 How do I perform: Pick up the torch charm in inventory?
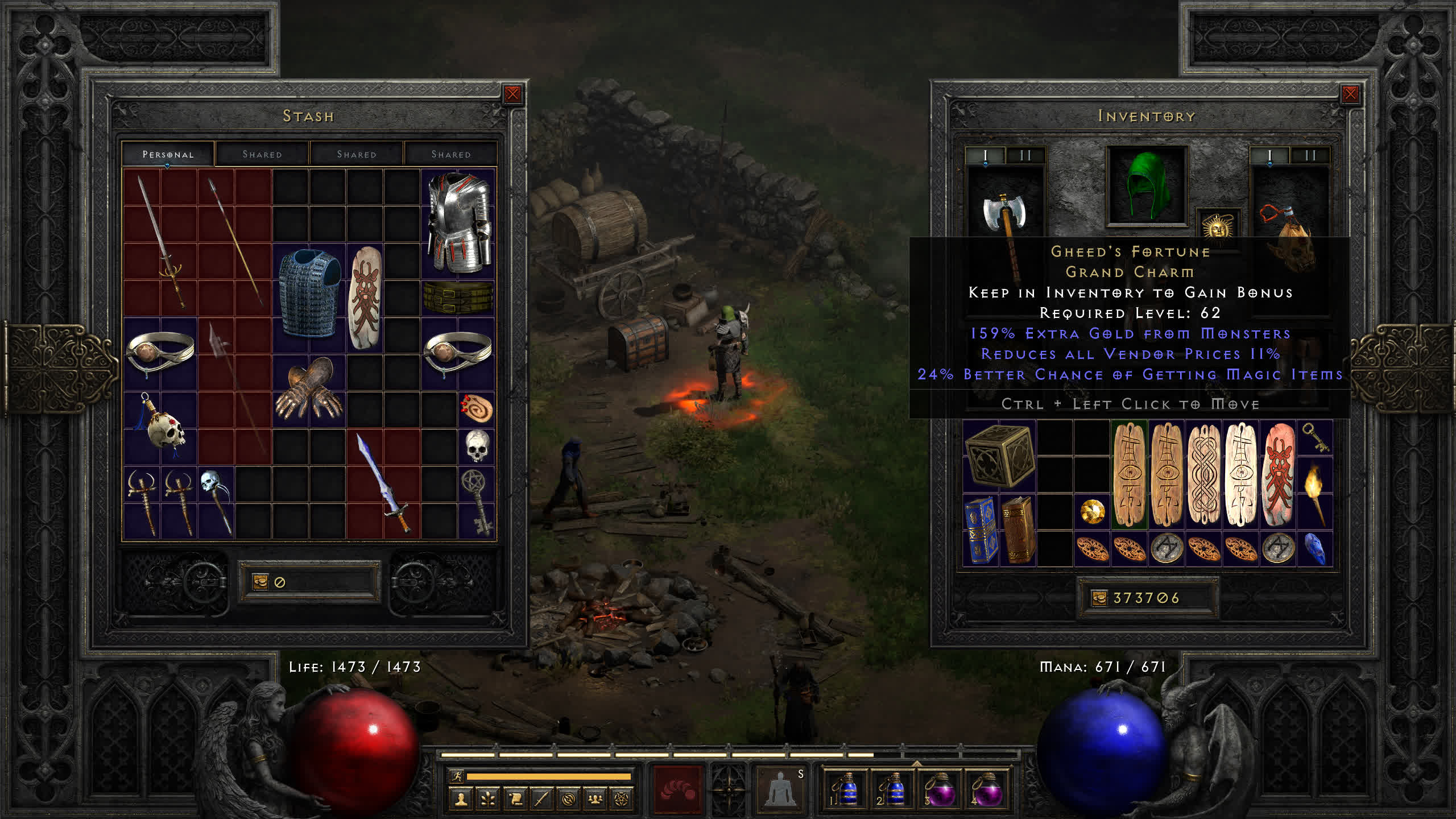tap(1315, 493)
